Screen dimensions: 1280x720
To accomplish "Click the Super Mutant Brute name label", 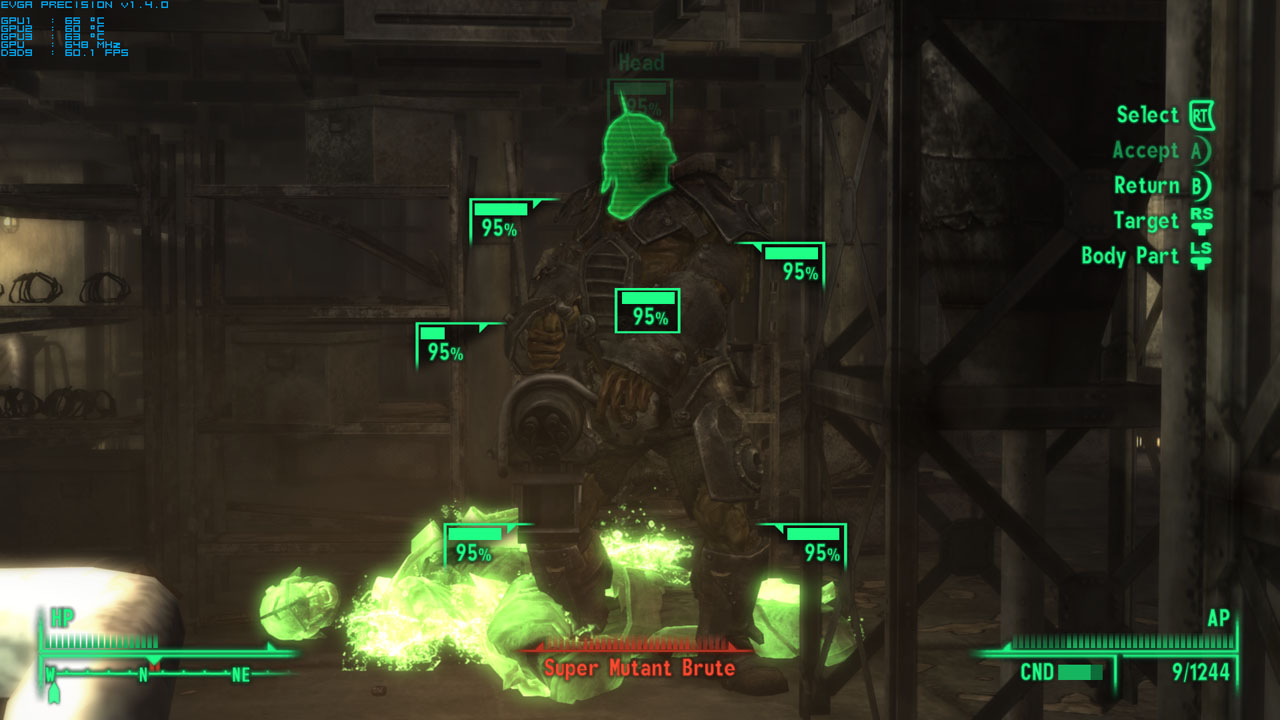I will 640,669.
